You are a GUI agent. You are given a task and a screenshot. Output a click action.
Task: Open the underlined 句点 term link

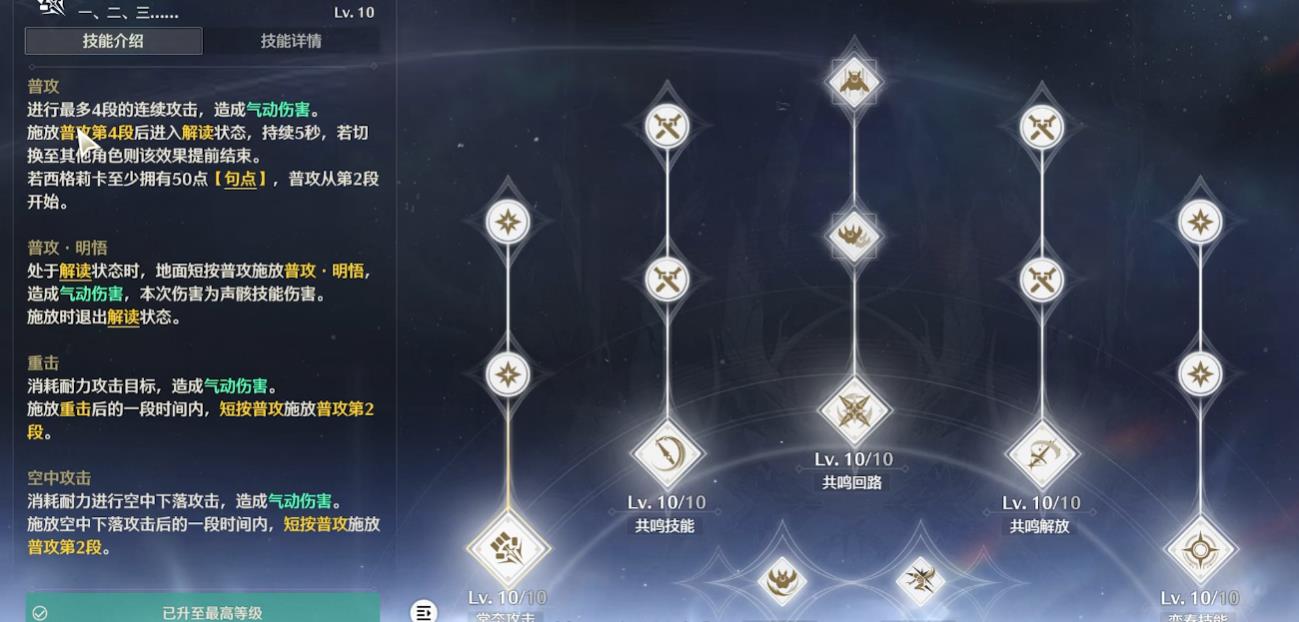pos(240,179)
